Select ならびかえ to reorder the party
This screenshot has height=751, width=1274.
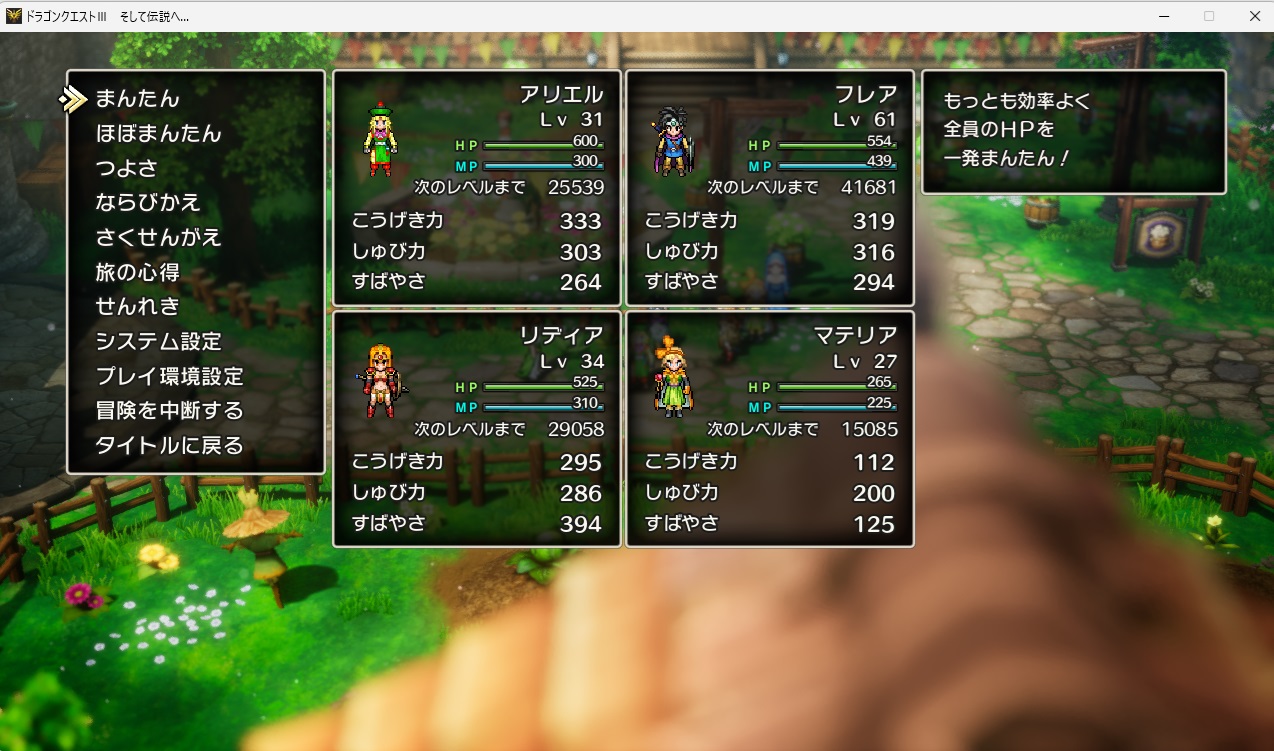(x=148, y=203)
